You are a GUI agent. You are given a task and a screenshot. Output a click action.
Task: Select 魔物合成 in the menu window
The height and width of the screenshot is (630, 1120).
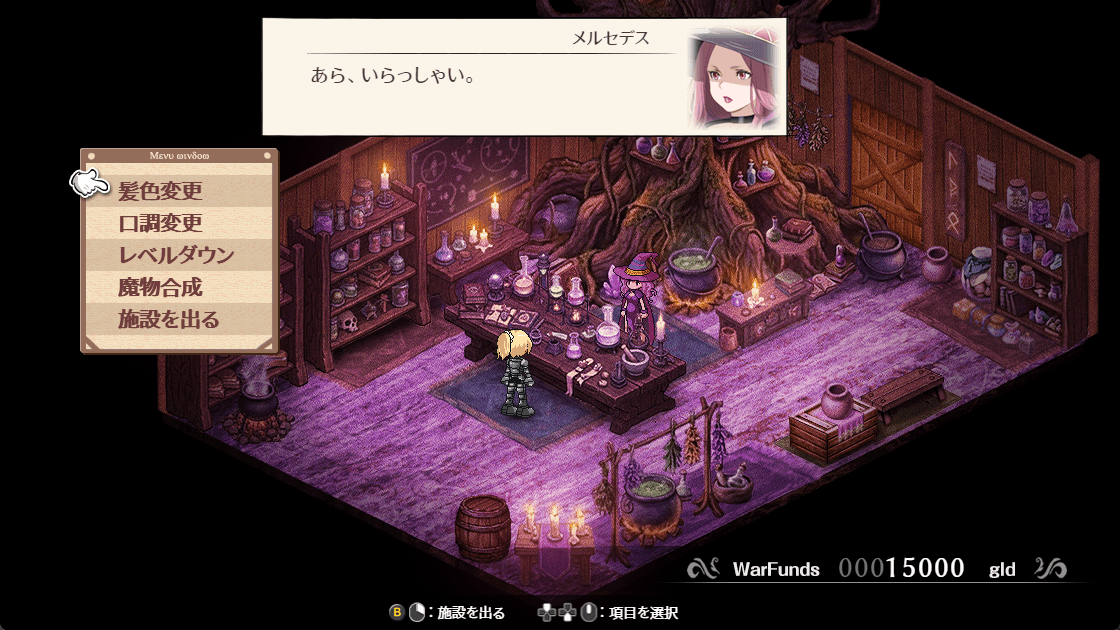(x=160, y=288)
